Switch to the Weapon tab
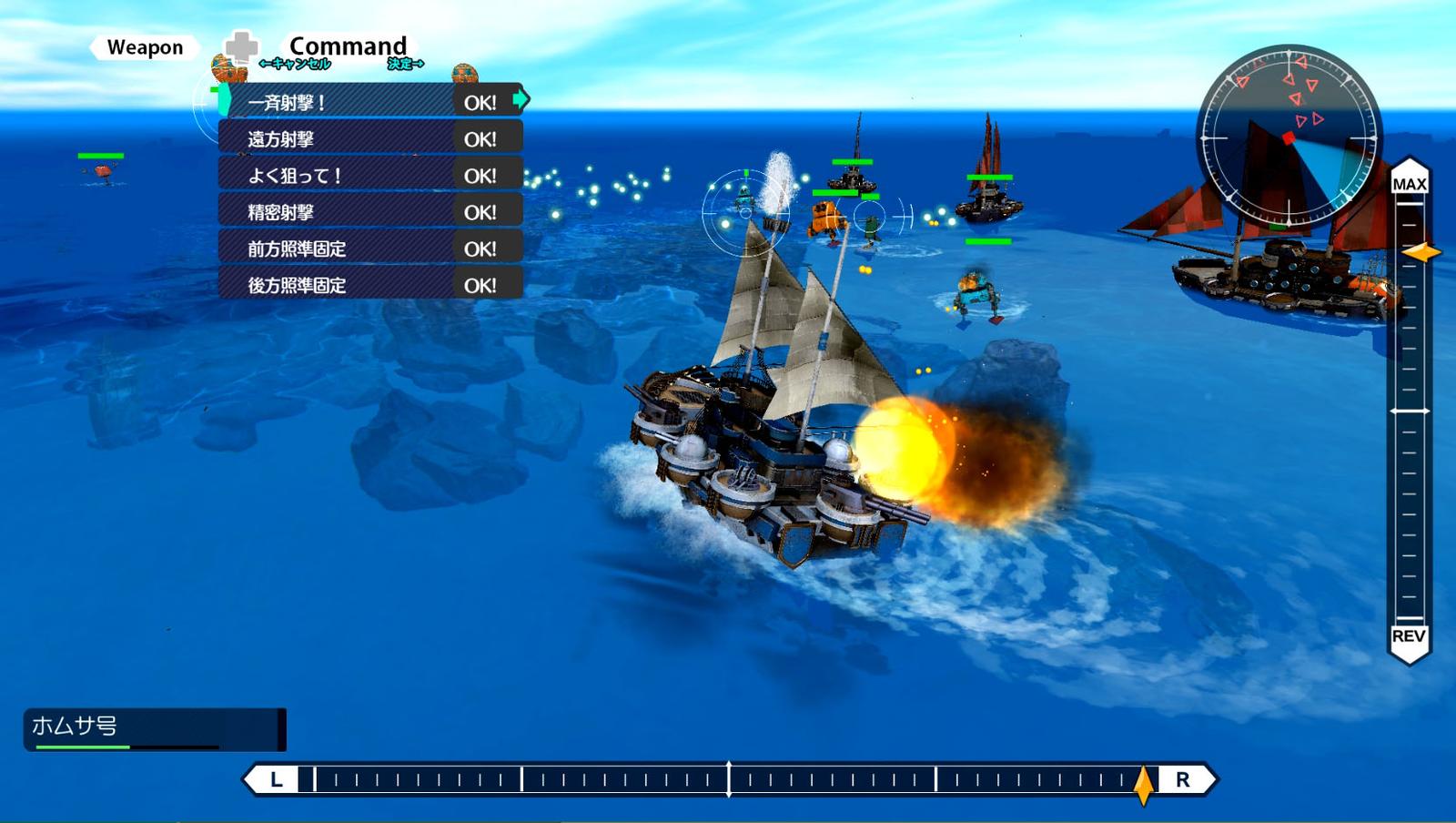Image resolution: width=1456 pixels, height=823 pixels. 145,47
